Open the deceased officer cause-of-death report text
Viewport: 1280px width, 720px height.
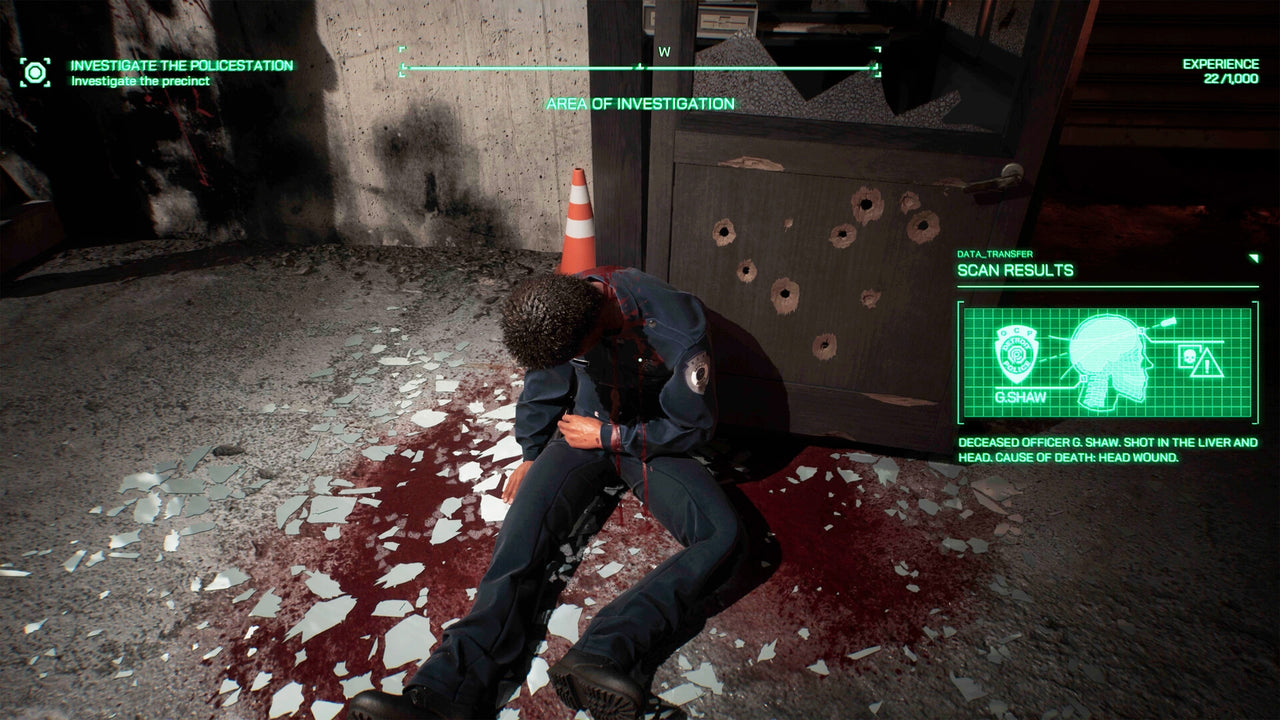click(1106, 450)
